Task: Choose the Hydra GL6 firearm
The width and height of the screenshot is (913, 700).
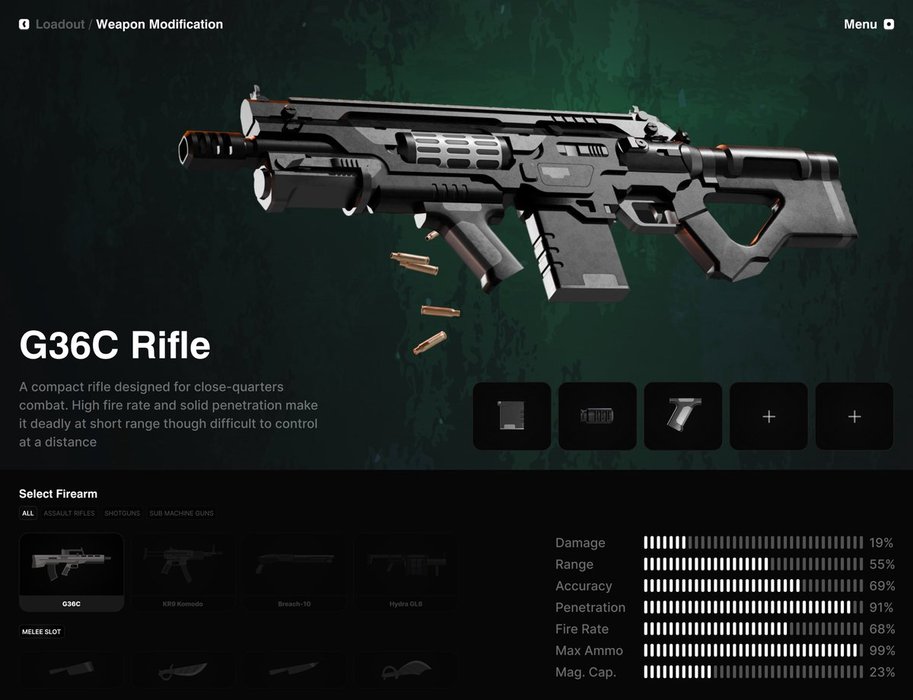Action: 405,572
